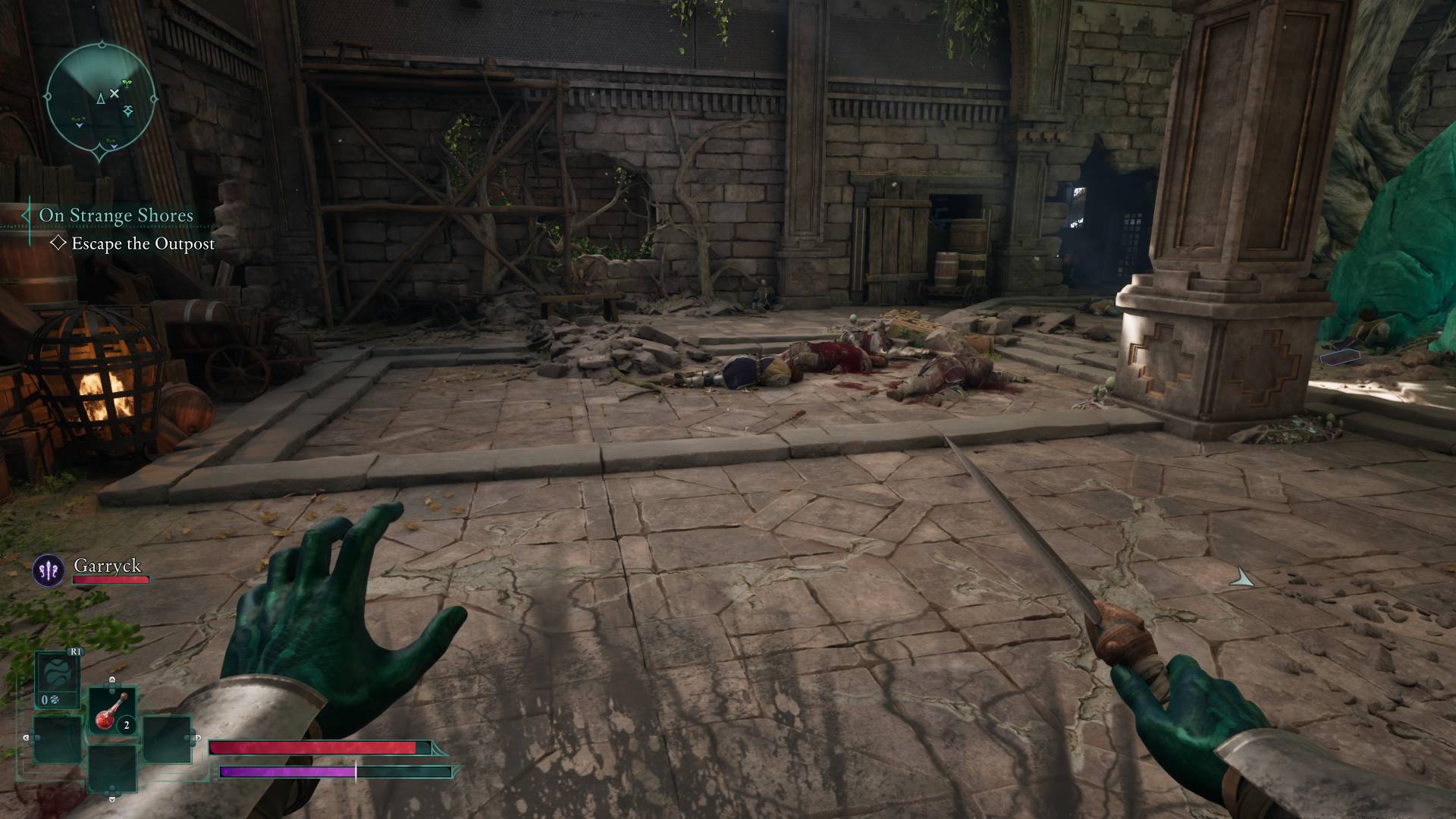This screenshot has width=1456, height=819.
Task: Click the Escape the Outpost objective text
Action: (x=142, y=245)
